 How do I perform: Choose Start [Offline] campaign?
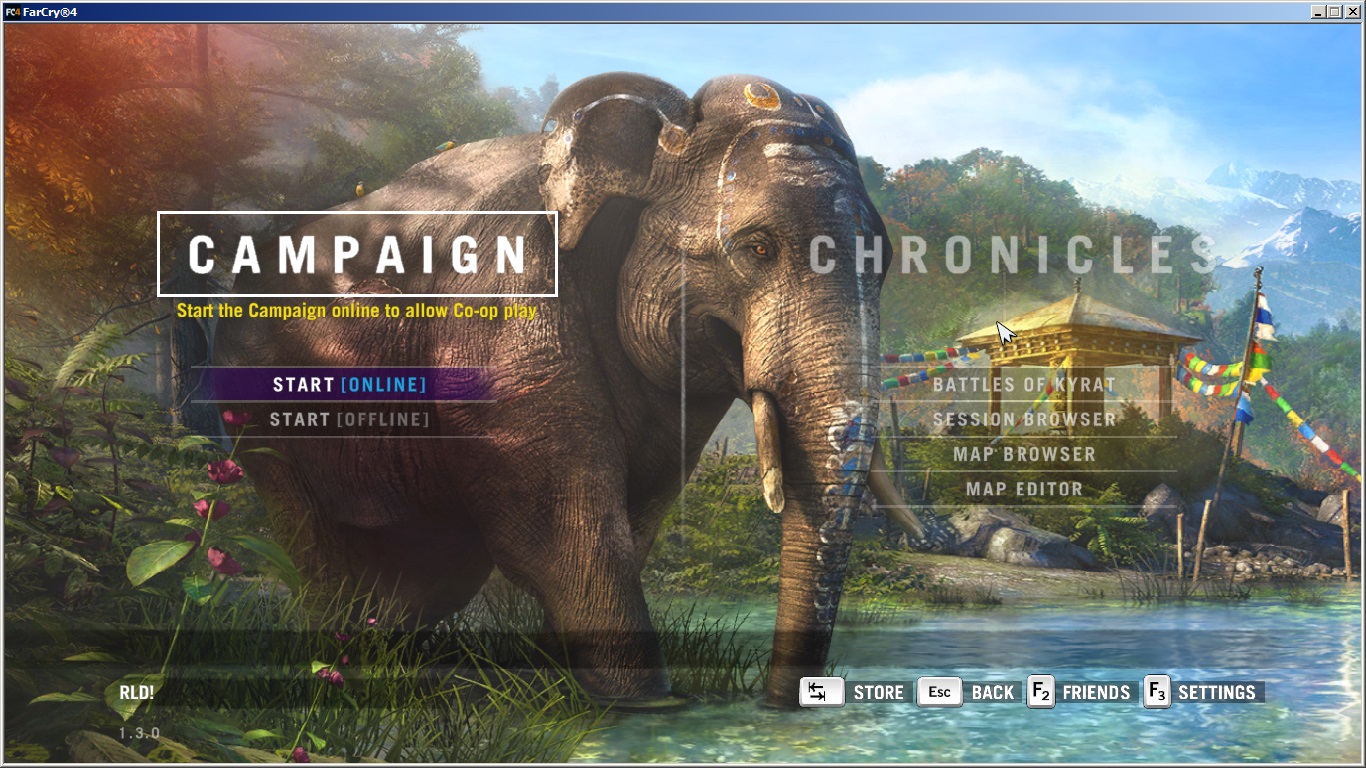[349, 420]
